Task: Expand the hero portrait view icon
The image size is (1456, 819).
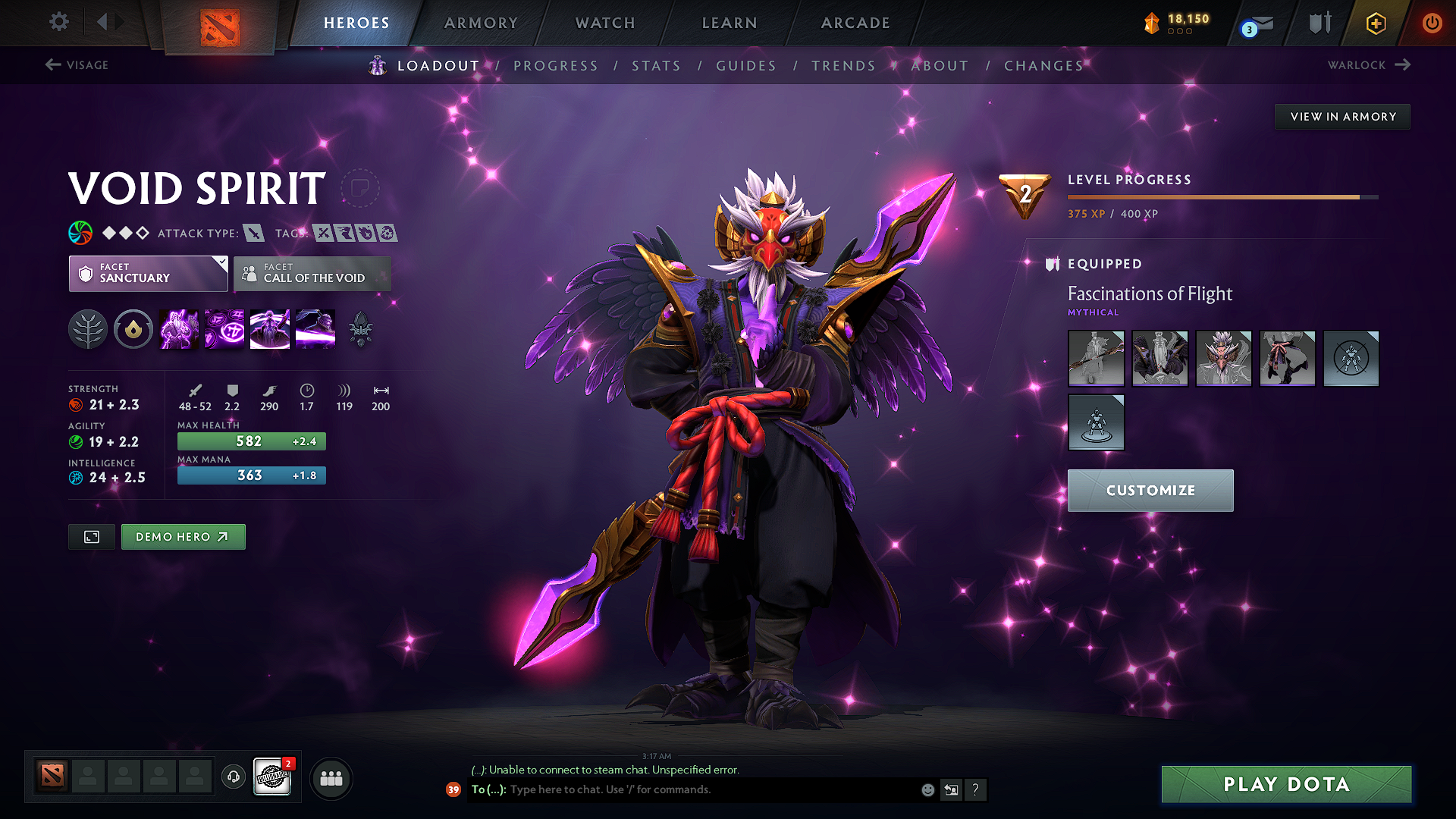Action: coord(91,536)
